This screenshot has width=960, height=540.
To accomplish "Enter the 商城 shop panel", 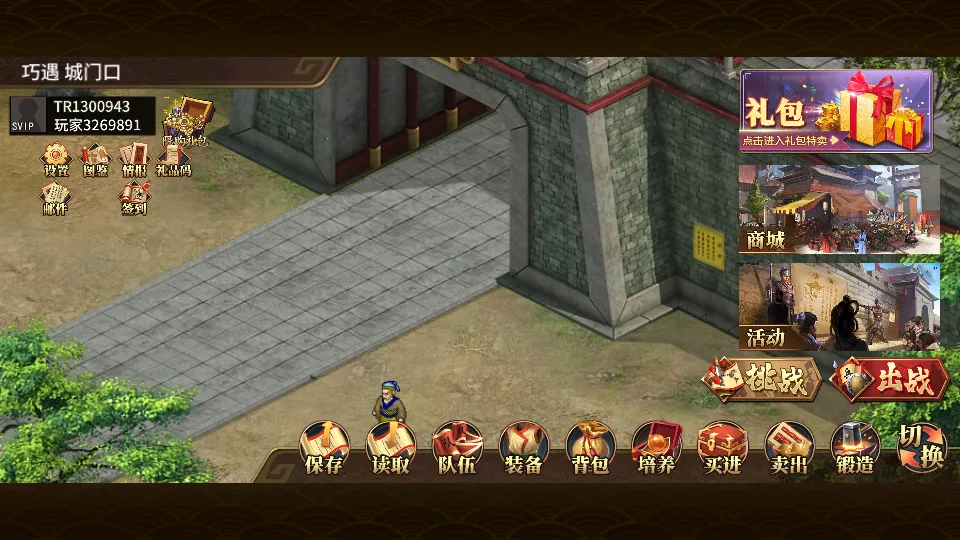I will (839, 209).
